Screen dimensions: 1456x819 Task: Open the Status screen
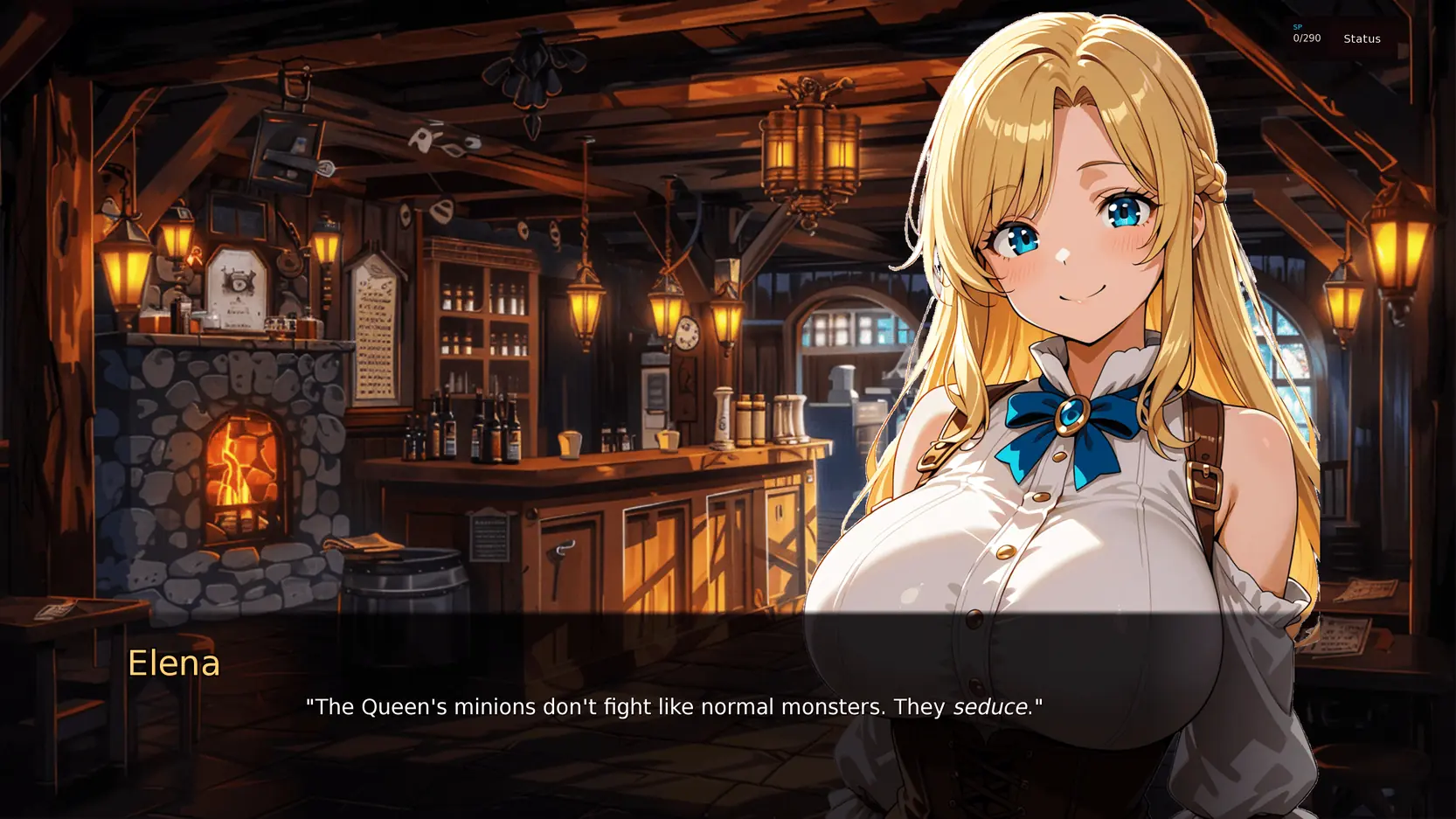1362,38
